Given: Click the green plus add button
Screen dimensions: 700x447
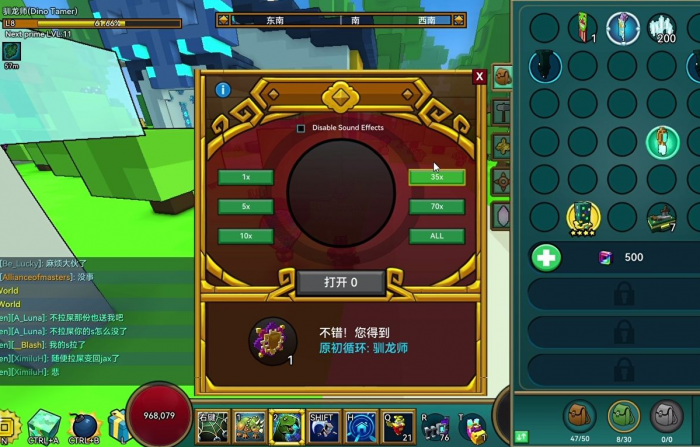Looking at the screenshot, I should click(x=546, y=257).
